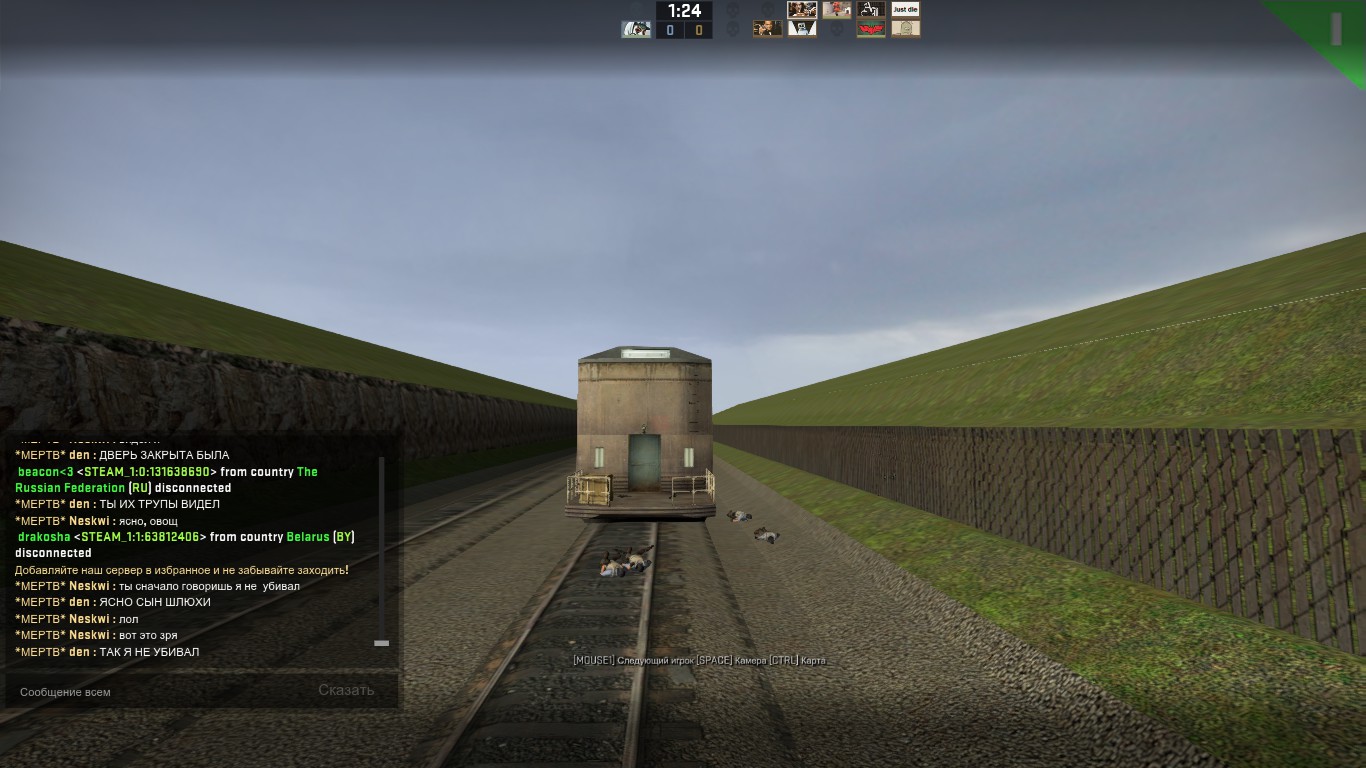Choose the red bat-logo player avatar
The width and height of the screenshot is (1366, 768).
coord(871,29)
